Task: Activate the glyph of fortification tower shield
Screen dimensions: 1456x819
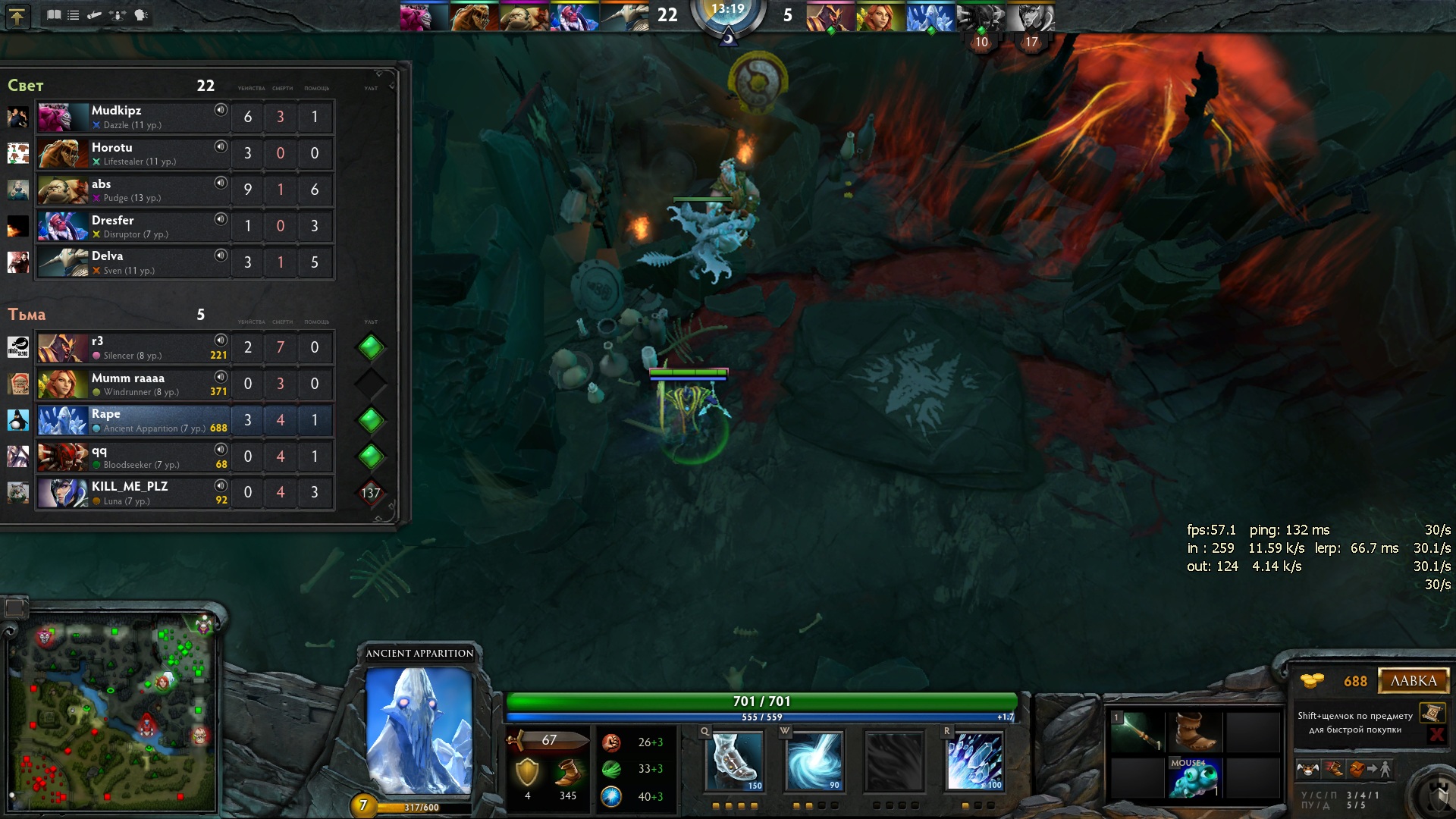Action: 1439,795
